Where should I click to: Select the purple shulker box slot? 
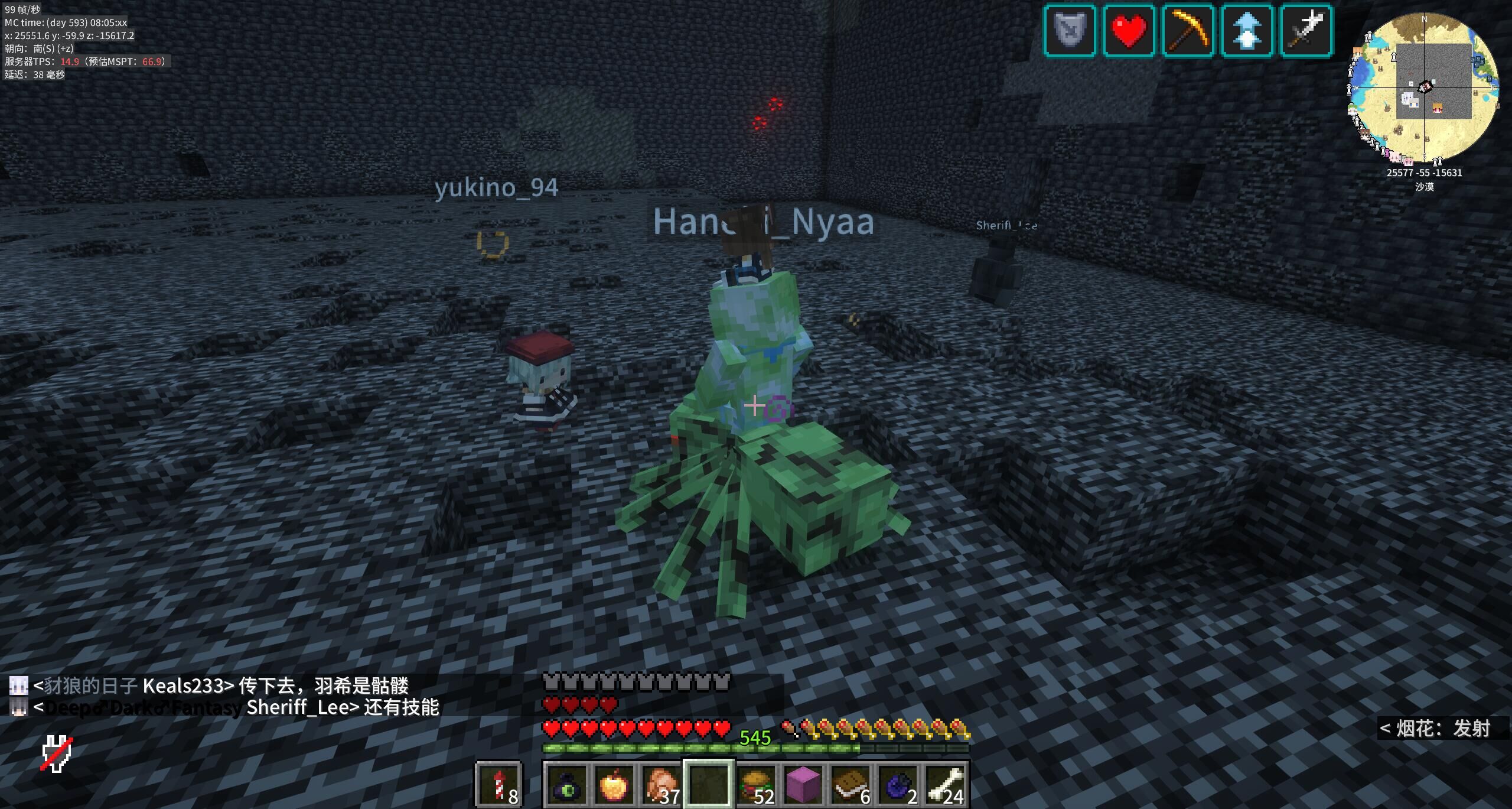click(x=804, y=784)
